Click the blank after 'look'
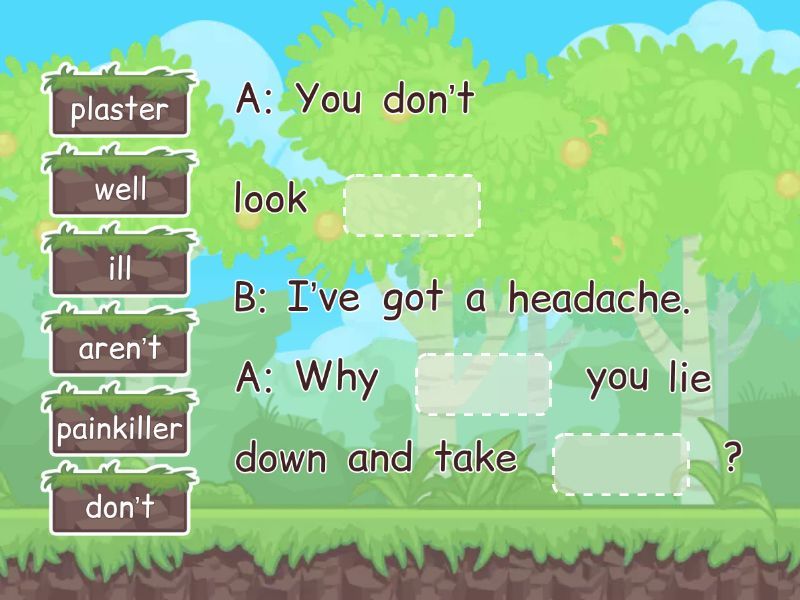This screenshot has width=800, height=600. pos(412,205)
